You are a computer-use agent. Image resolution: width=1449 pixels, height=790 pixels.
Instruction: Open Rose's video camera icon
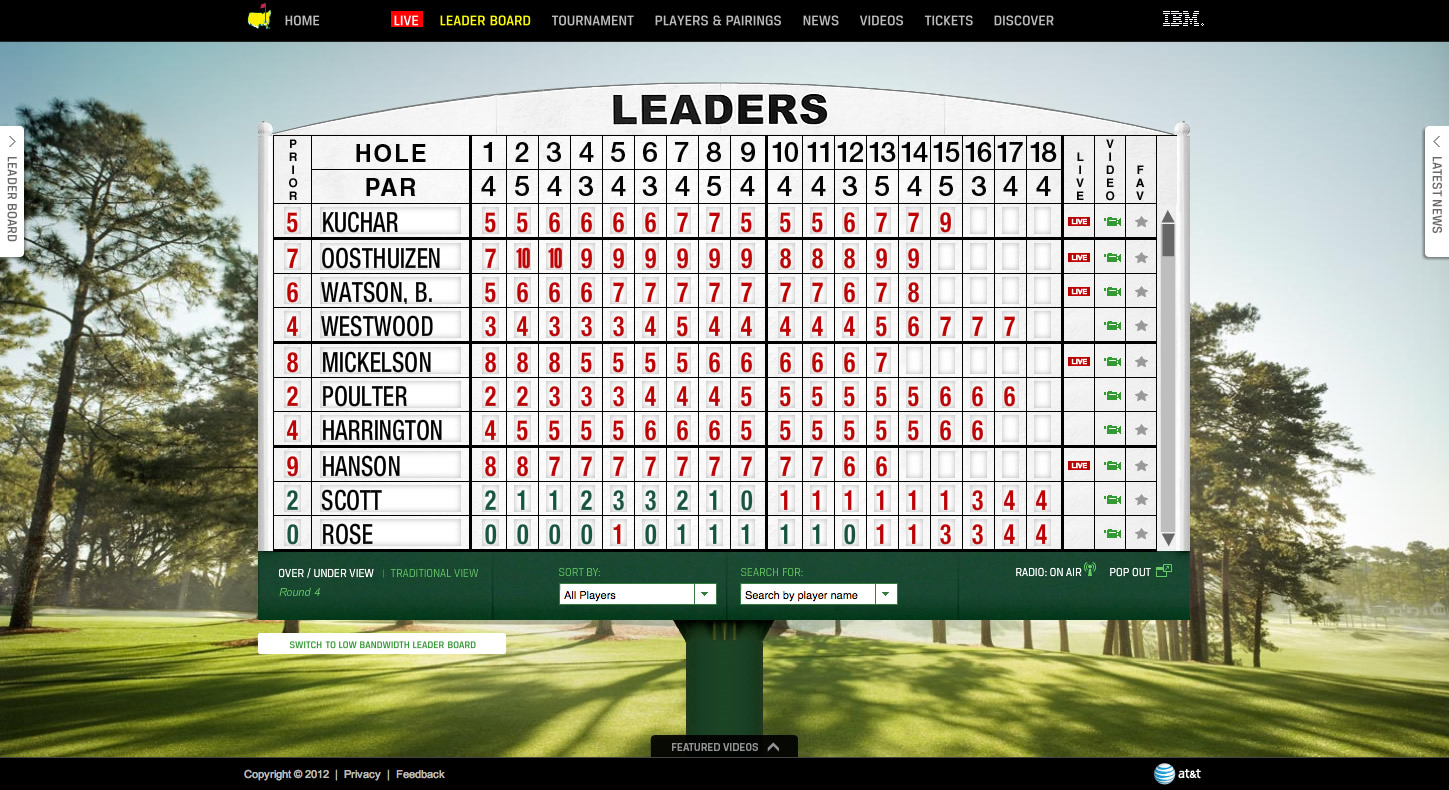pos(1110,533)
